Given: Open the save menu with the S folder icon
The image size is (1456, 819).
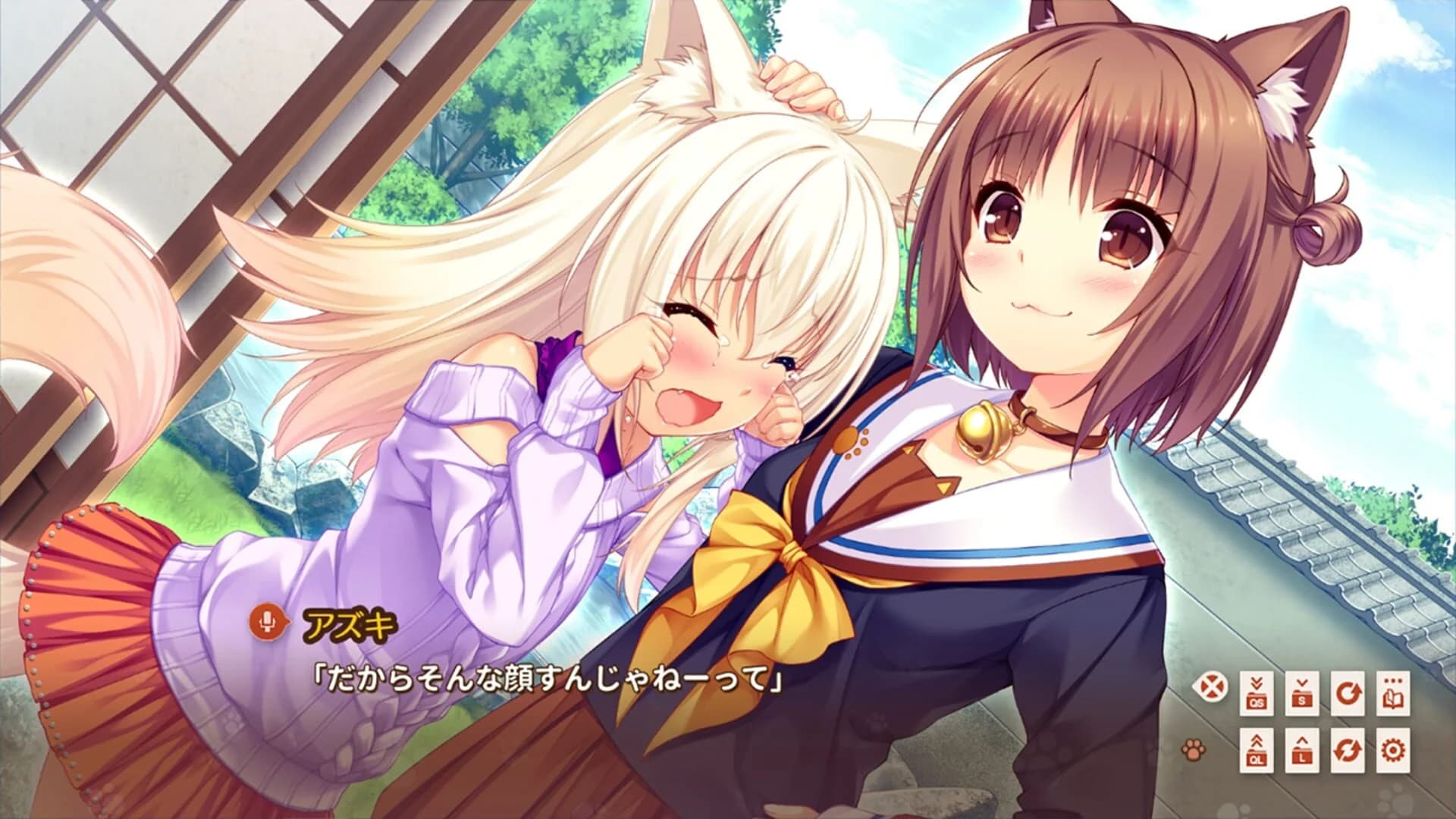Looking at the screenshot, I should point(1302,693).
